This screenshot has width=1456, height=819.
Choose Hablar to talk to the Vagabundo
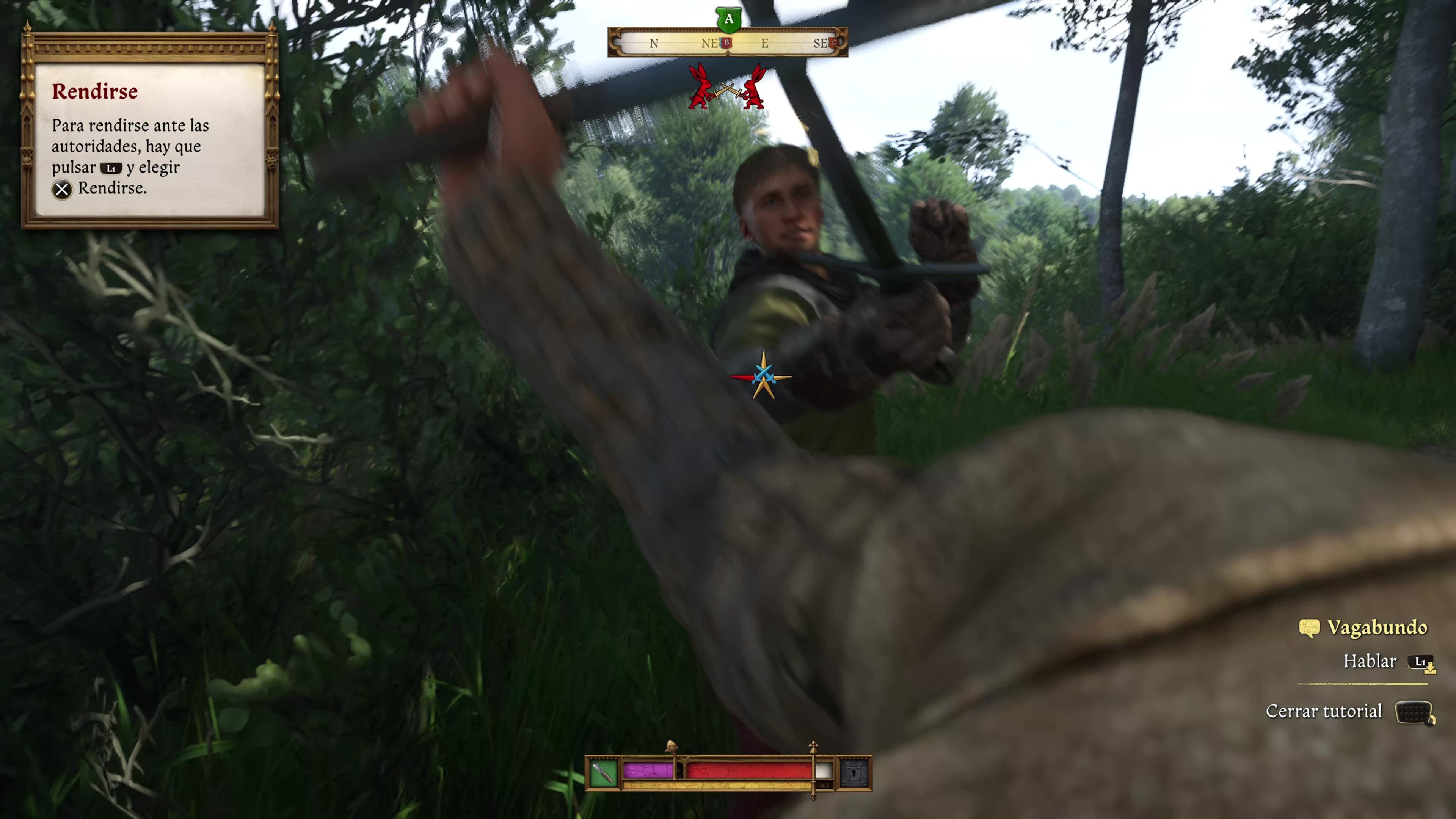[1370, 661]
